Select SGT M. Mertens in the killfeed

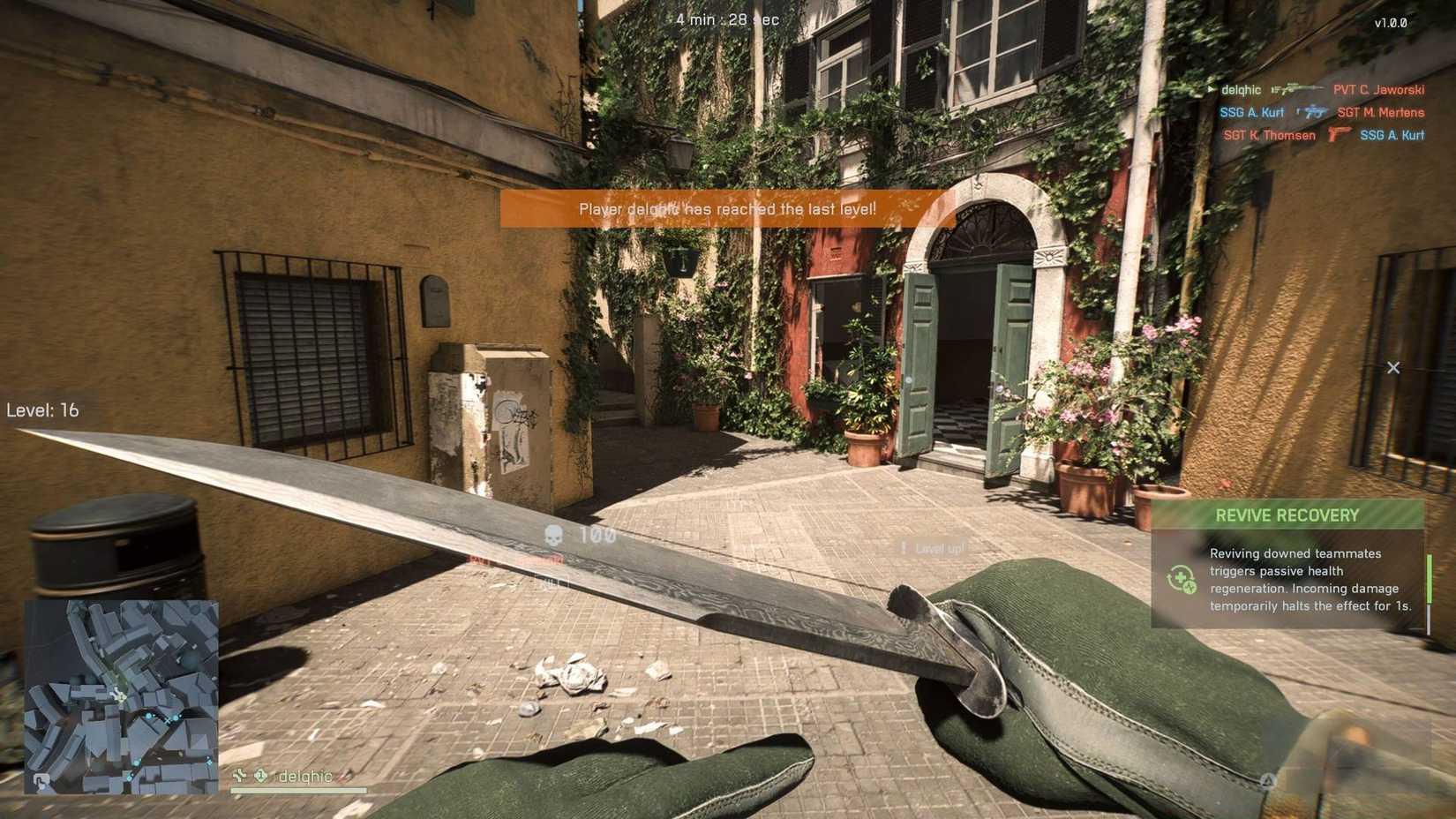[1382, 112]
